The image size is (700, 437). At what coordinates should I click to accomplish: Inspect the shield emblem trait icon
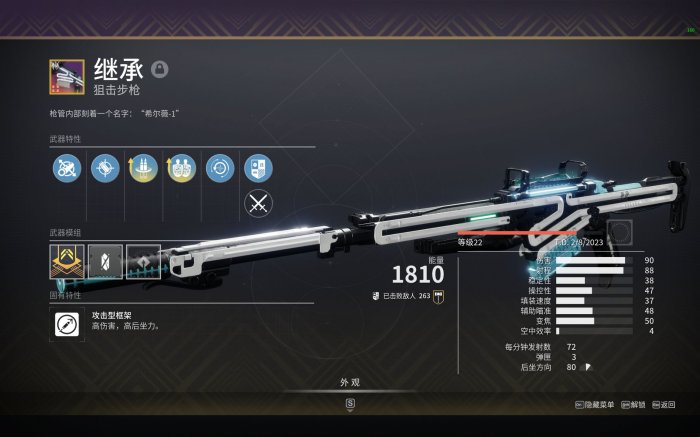(258, 168)
